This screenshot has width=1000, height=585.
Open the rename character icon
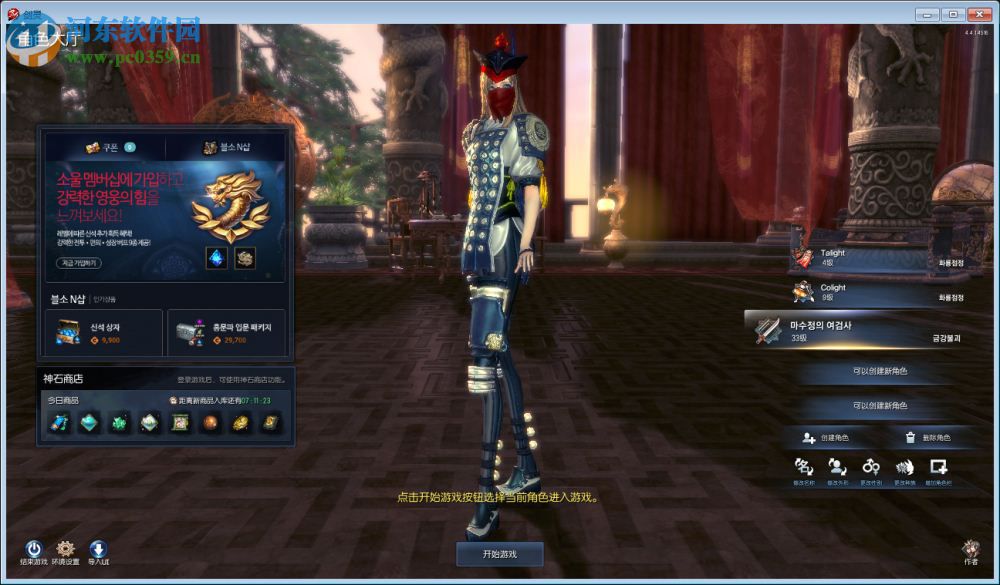(803, 469)
